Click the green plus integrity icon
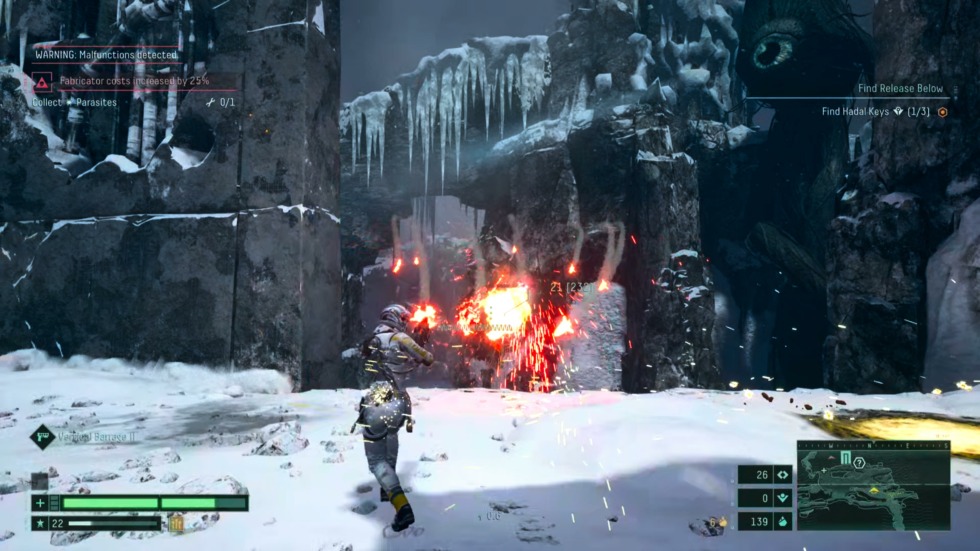Image resolution: width=980 pixels, height=551 pixels. pos(40,503)
